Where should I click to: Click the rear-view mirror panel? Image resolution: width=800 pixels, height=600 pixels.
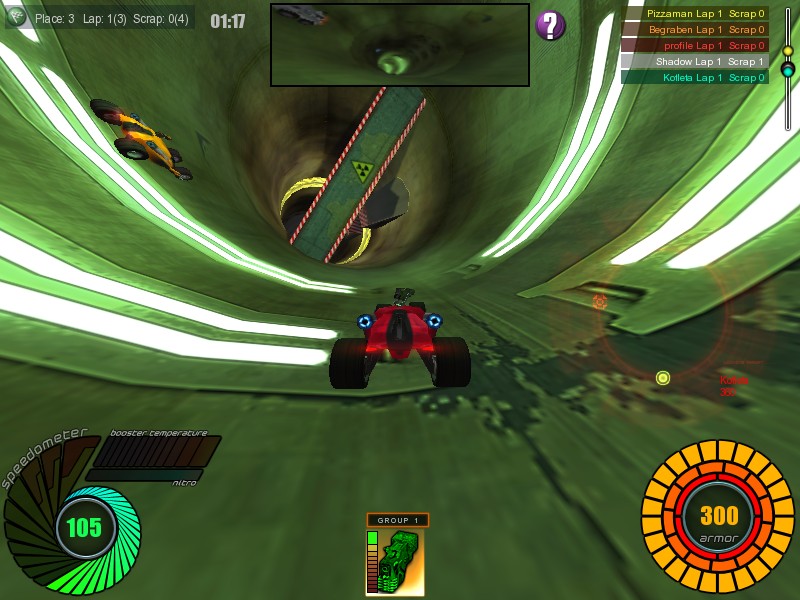(399, 45)
